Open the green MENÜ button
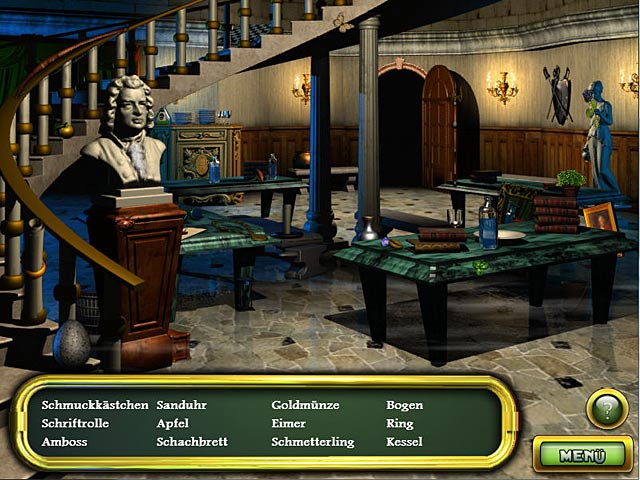The width and height of the screenshot is (640, 480). (x=583, y=455)
